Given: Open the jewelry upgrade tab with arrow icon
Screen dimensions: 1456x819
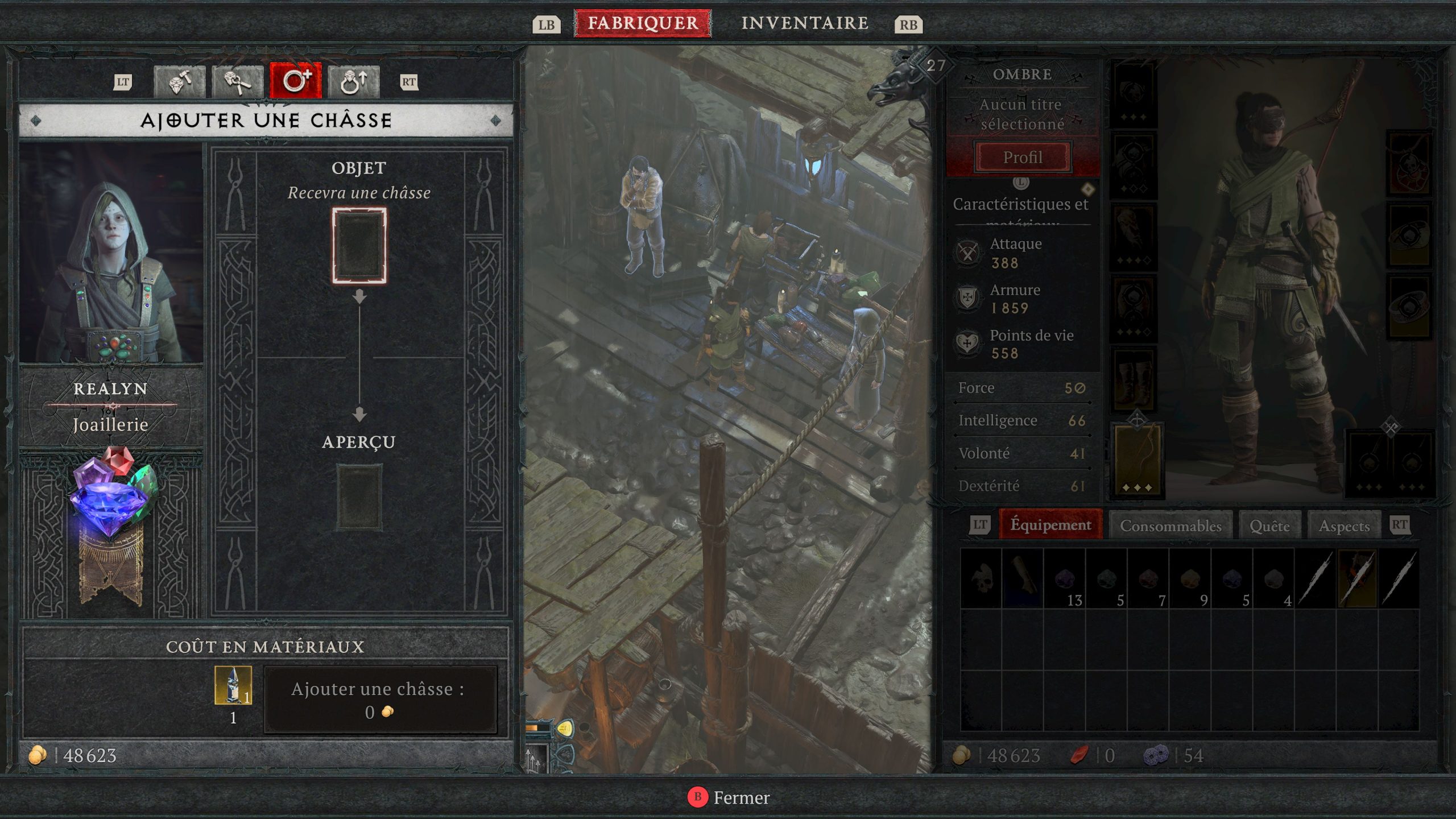Looking at the screenshot, I should tap(354, 82).
